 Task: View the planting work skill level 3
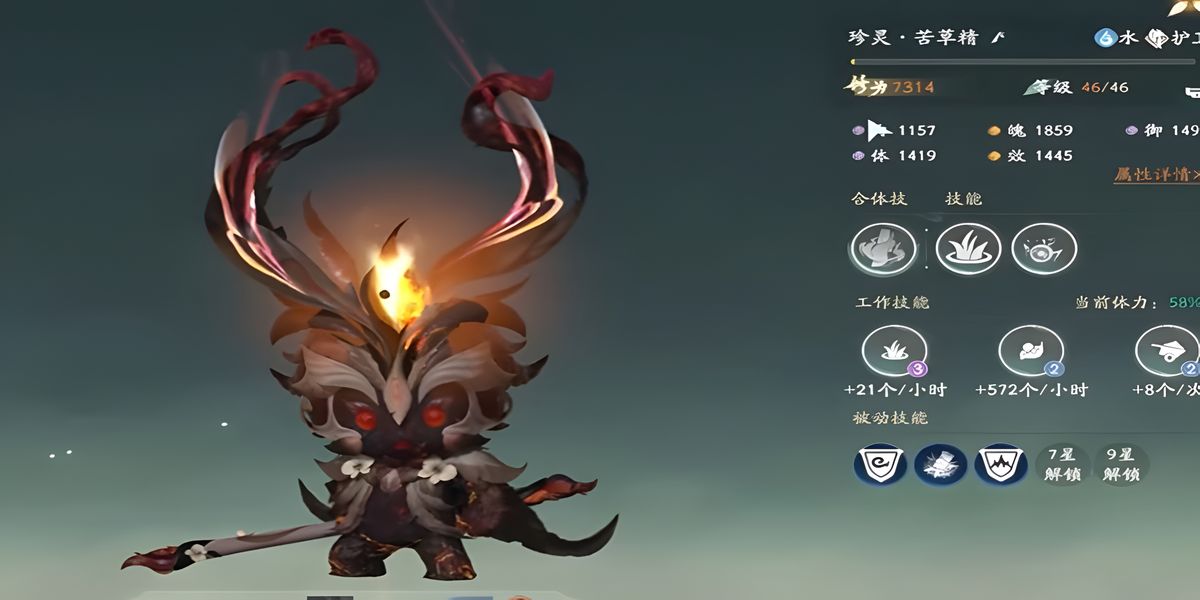894,353
